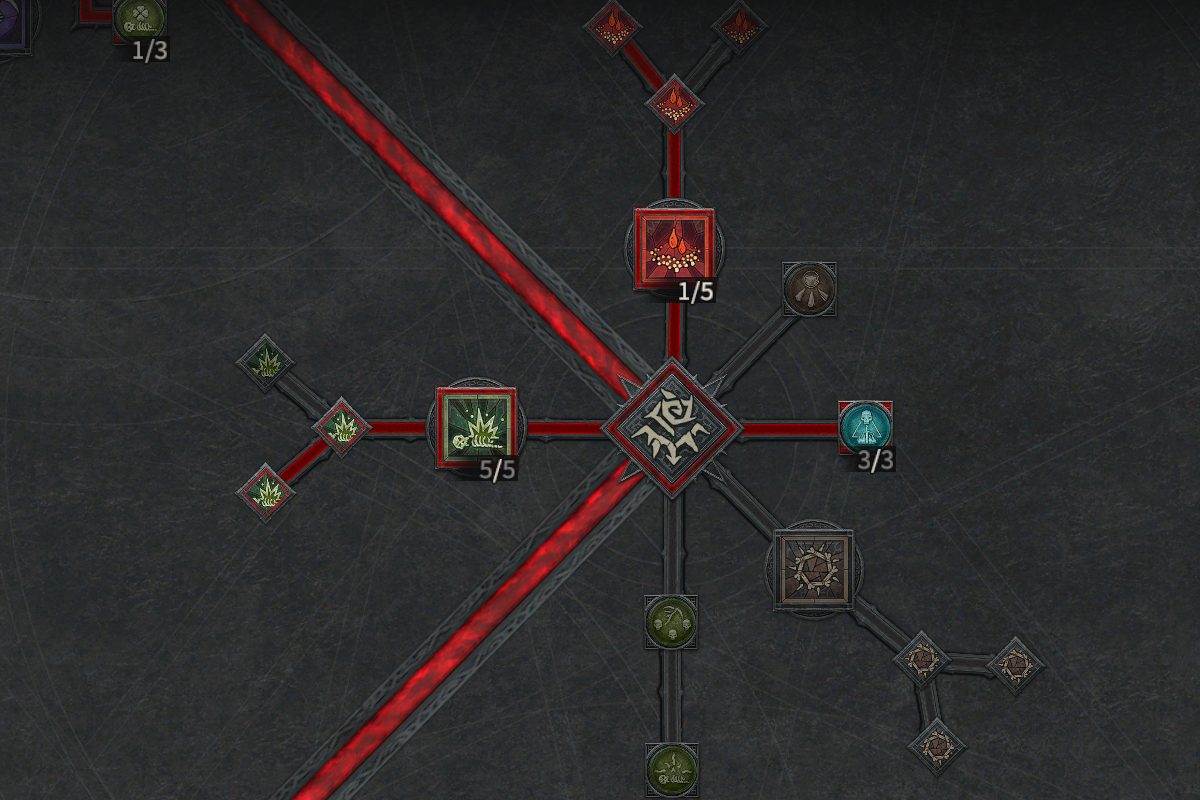The width and height of the screenshot is (1200, 800).
Task: Choose the grey unallocated Blood Mist upgrade diamond
Action: tap(739, 27)
